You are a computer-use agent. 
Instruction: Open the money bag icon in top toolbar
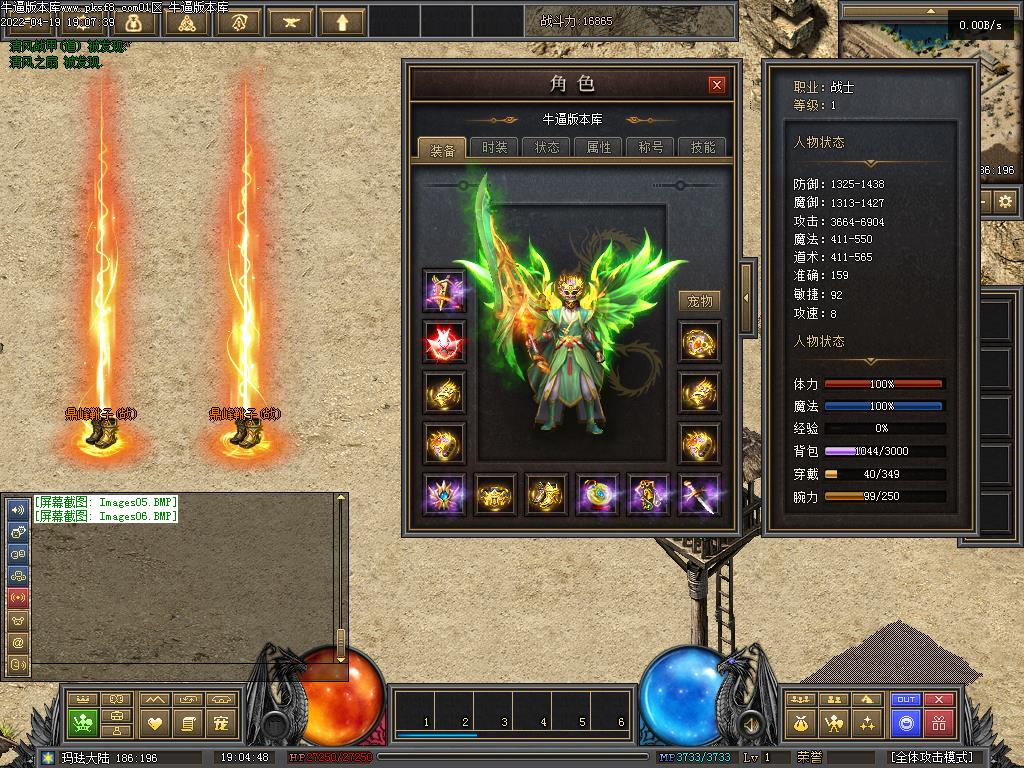pos(135,21)
